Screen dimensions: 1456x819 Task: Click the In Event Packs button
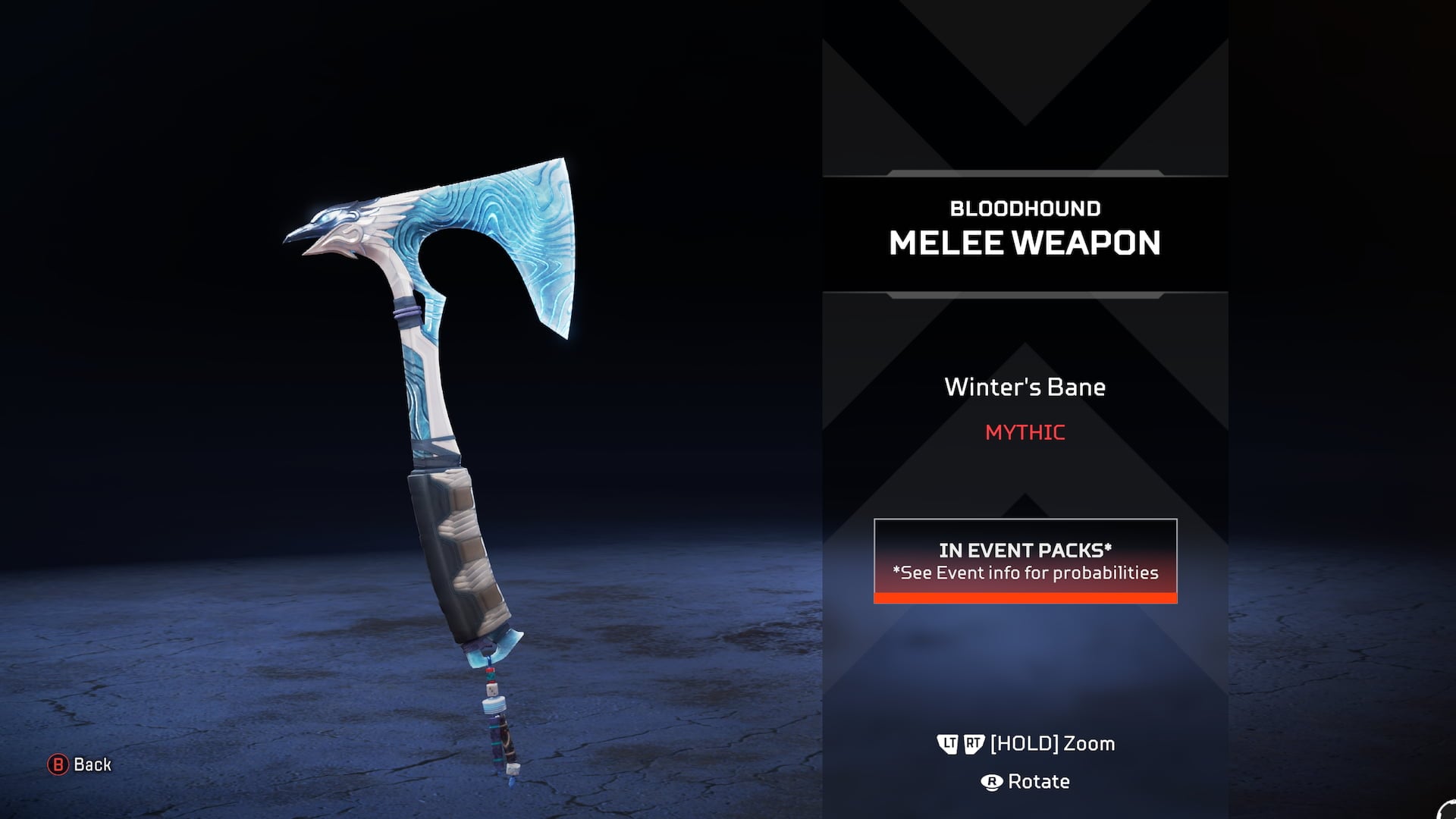tap(1025, 560)
